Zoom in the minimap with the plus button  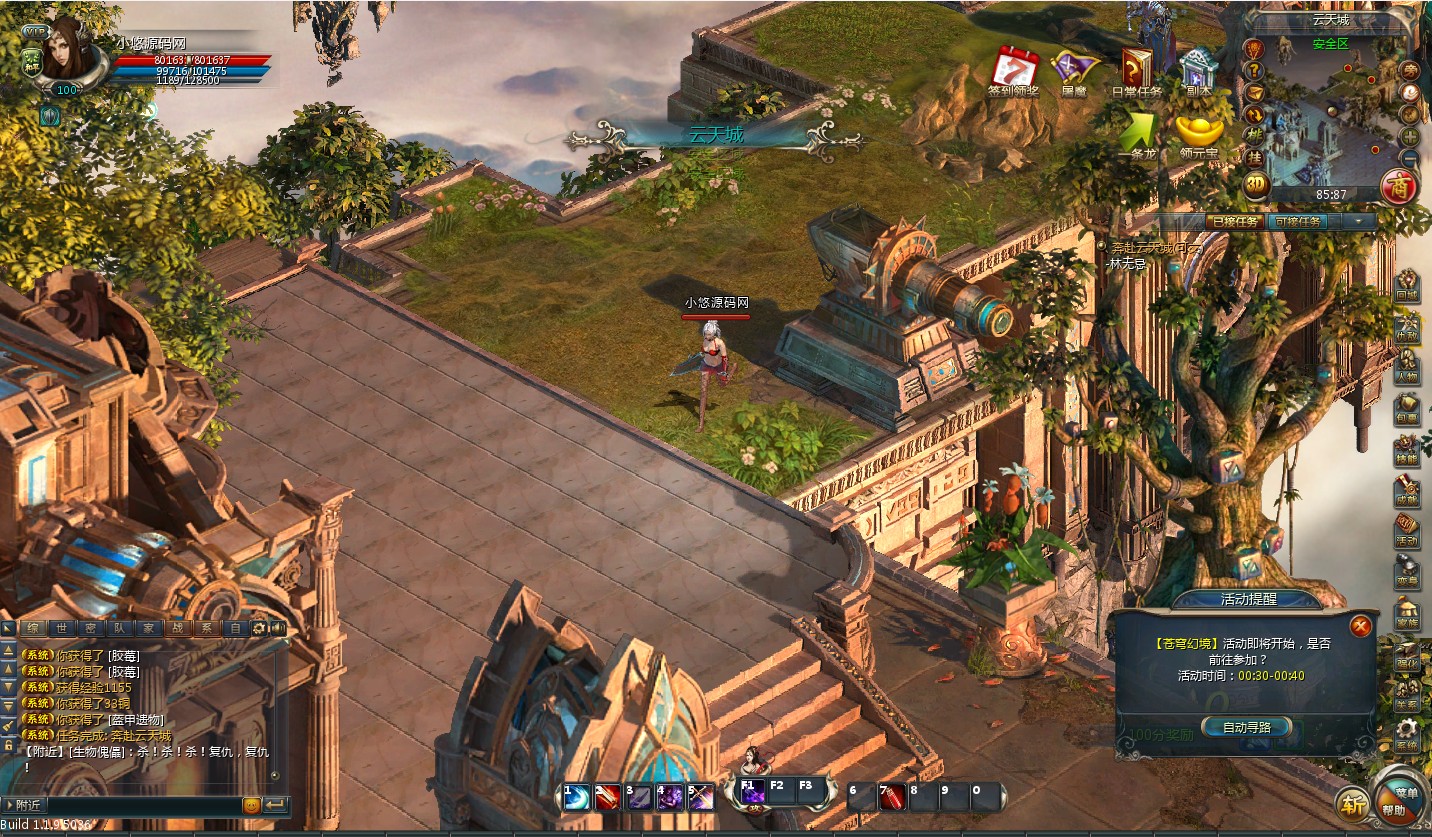pyautogui.click(x=1410, y=136)
